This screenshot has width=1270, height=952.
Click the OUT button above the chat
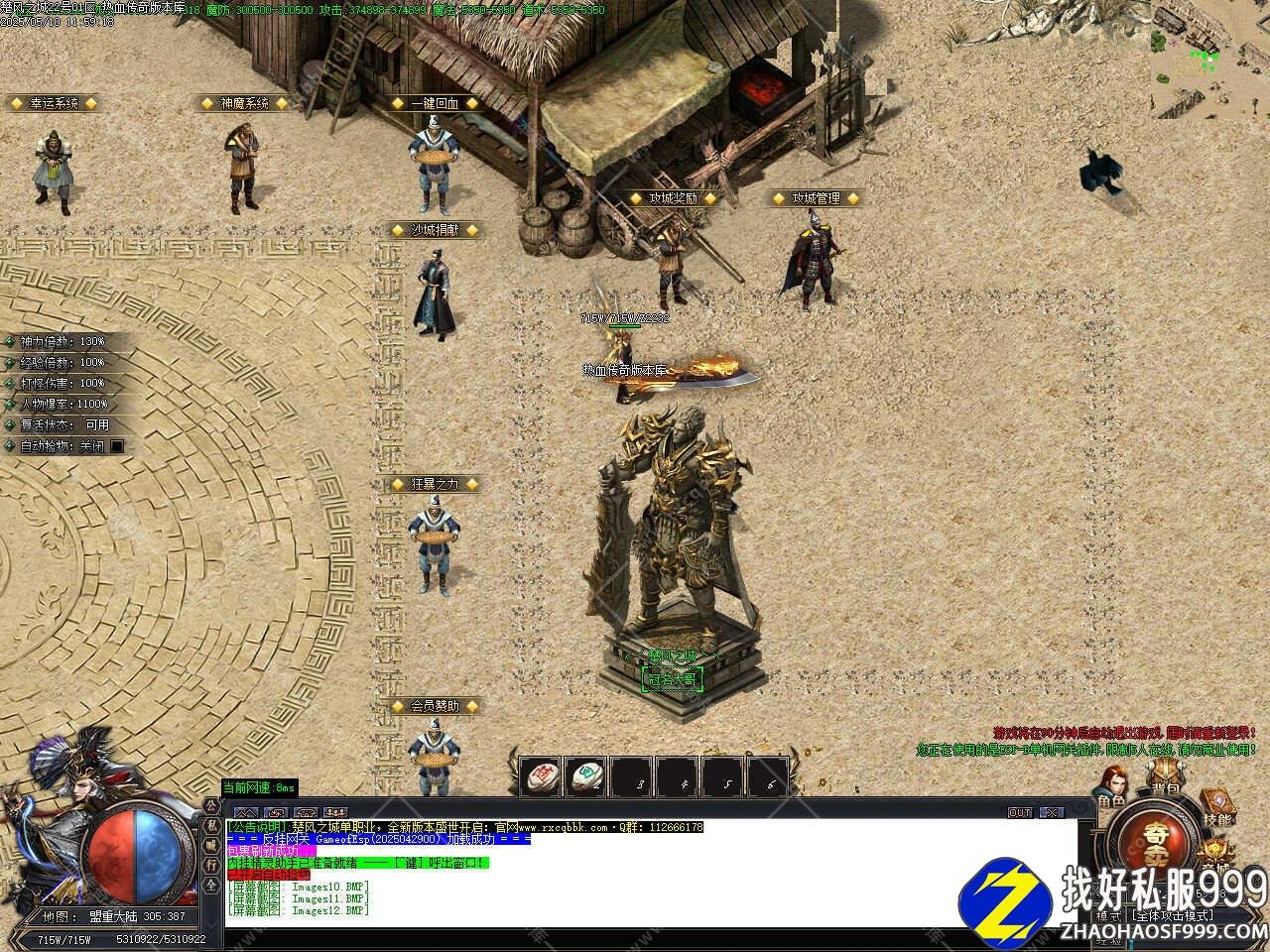[x=1020, y=812]
